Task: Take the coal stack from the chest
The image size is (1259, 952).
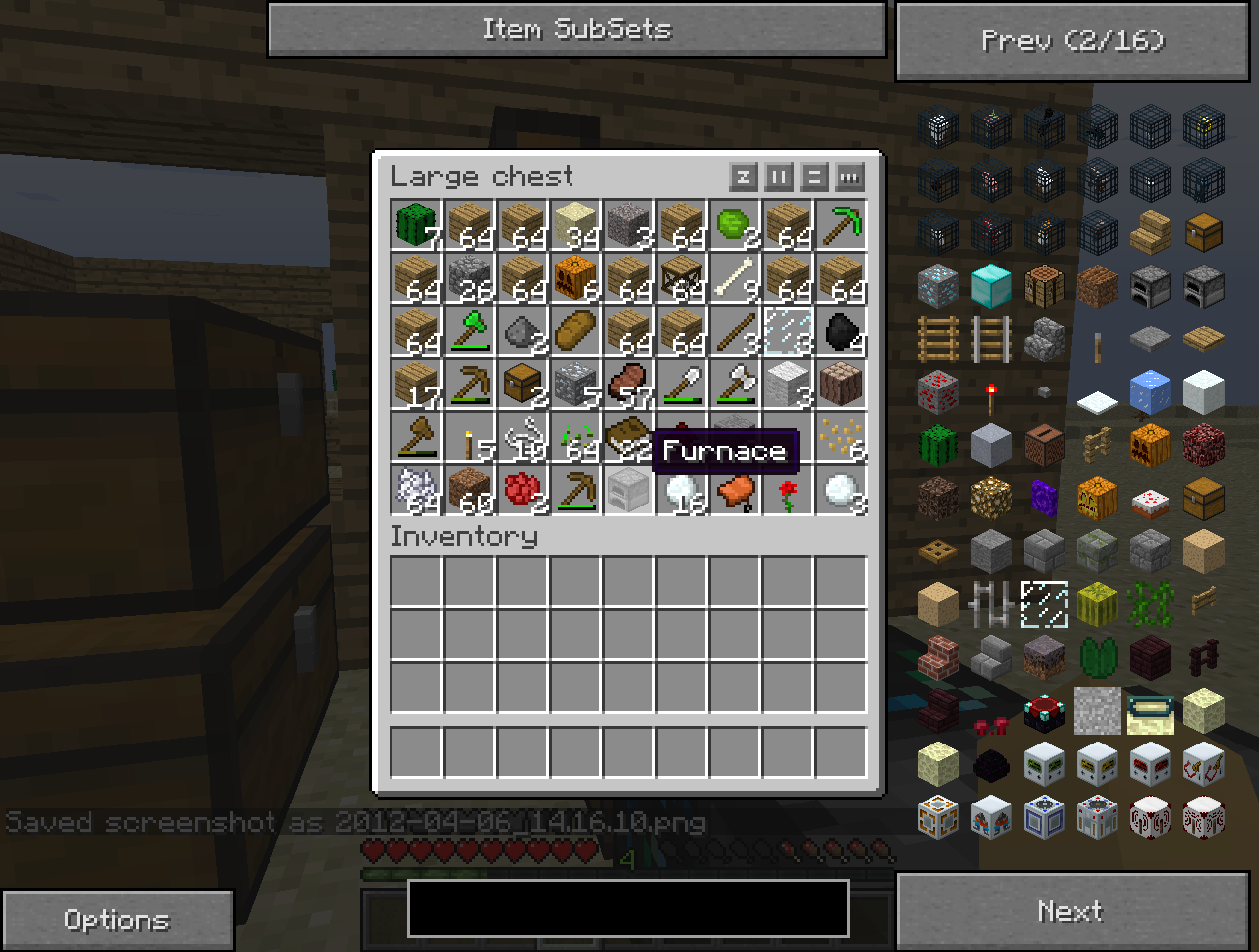Action: point(840,330)
